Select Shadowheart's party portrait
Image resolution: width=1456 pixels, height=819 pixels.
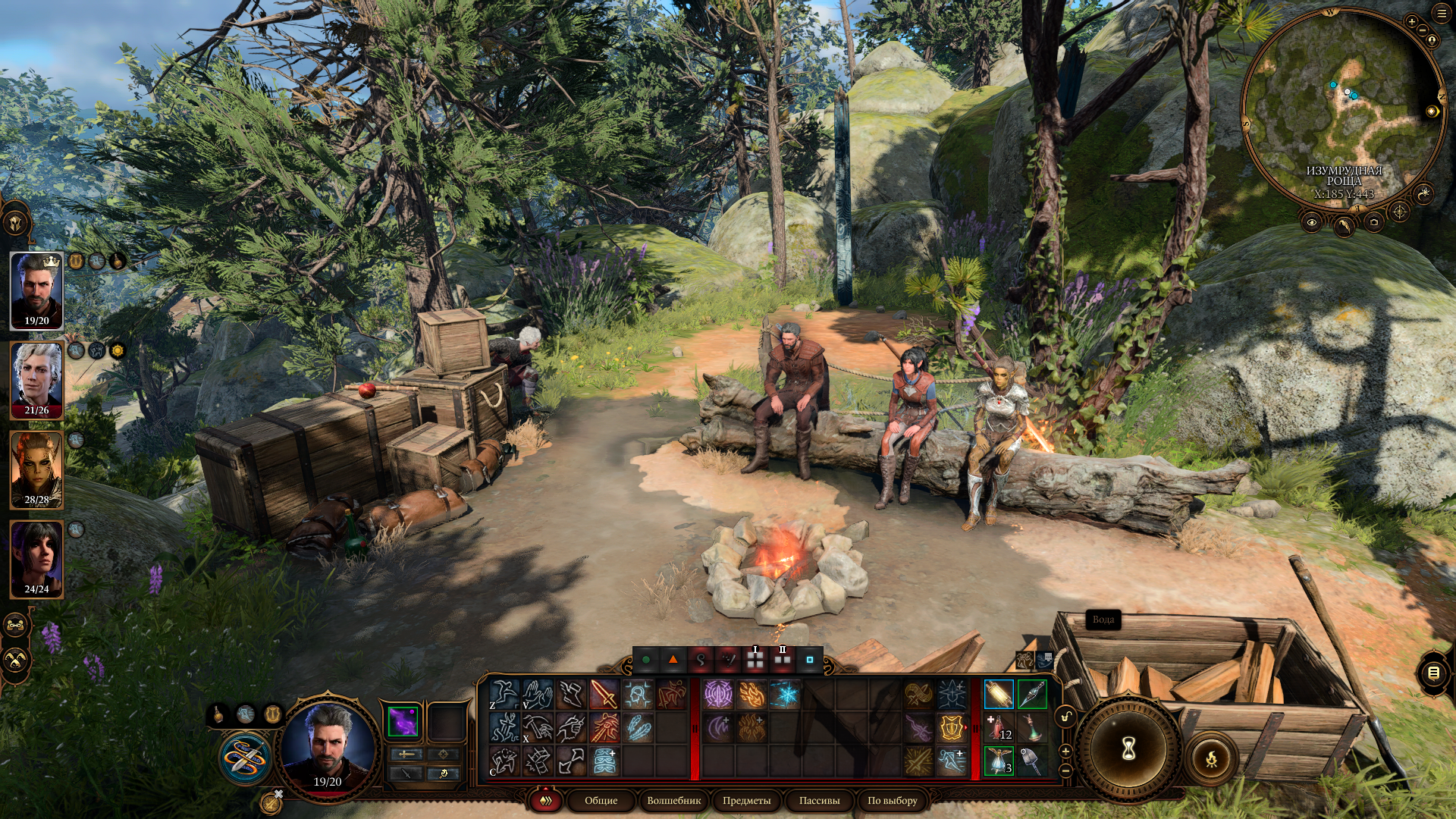(36, 559)
